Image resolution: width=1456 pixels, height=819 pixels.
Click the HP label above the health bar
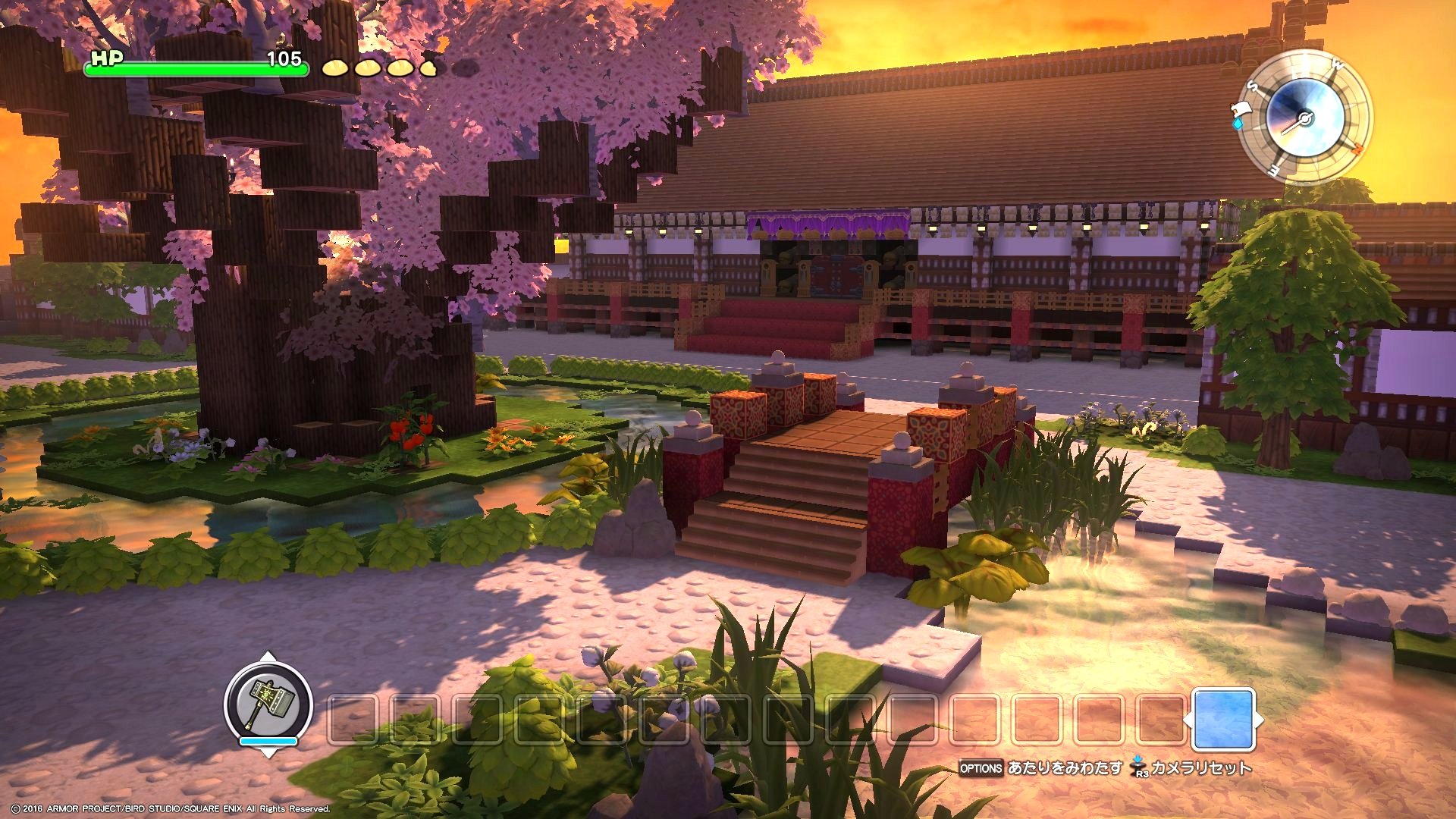click(108, 59)
